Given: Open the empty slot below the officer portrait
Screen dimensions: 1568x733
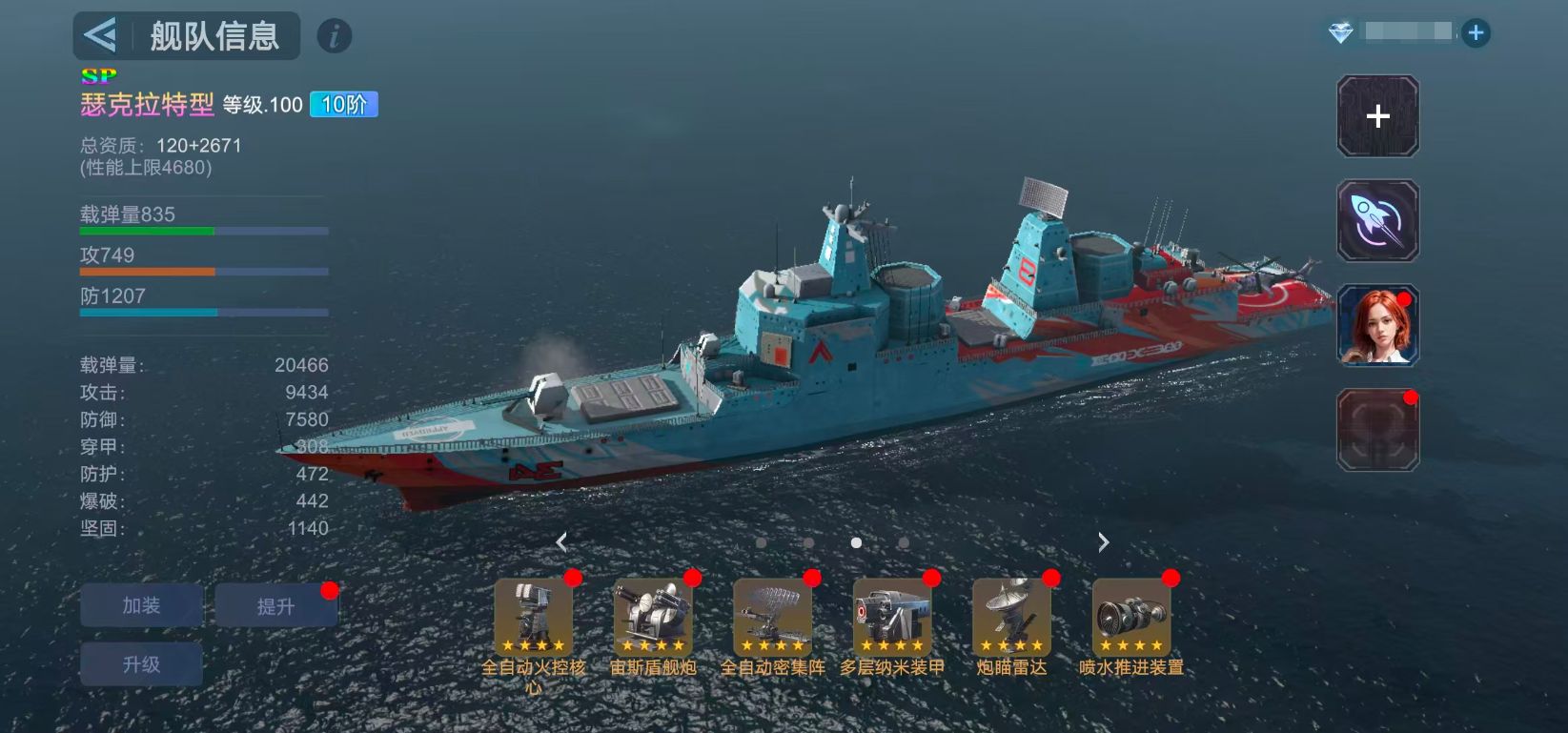Looking at the screenshot, I should [1377, 431].
